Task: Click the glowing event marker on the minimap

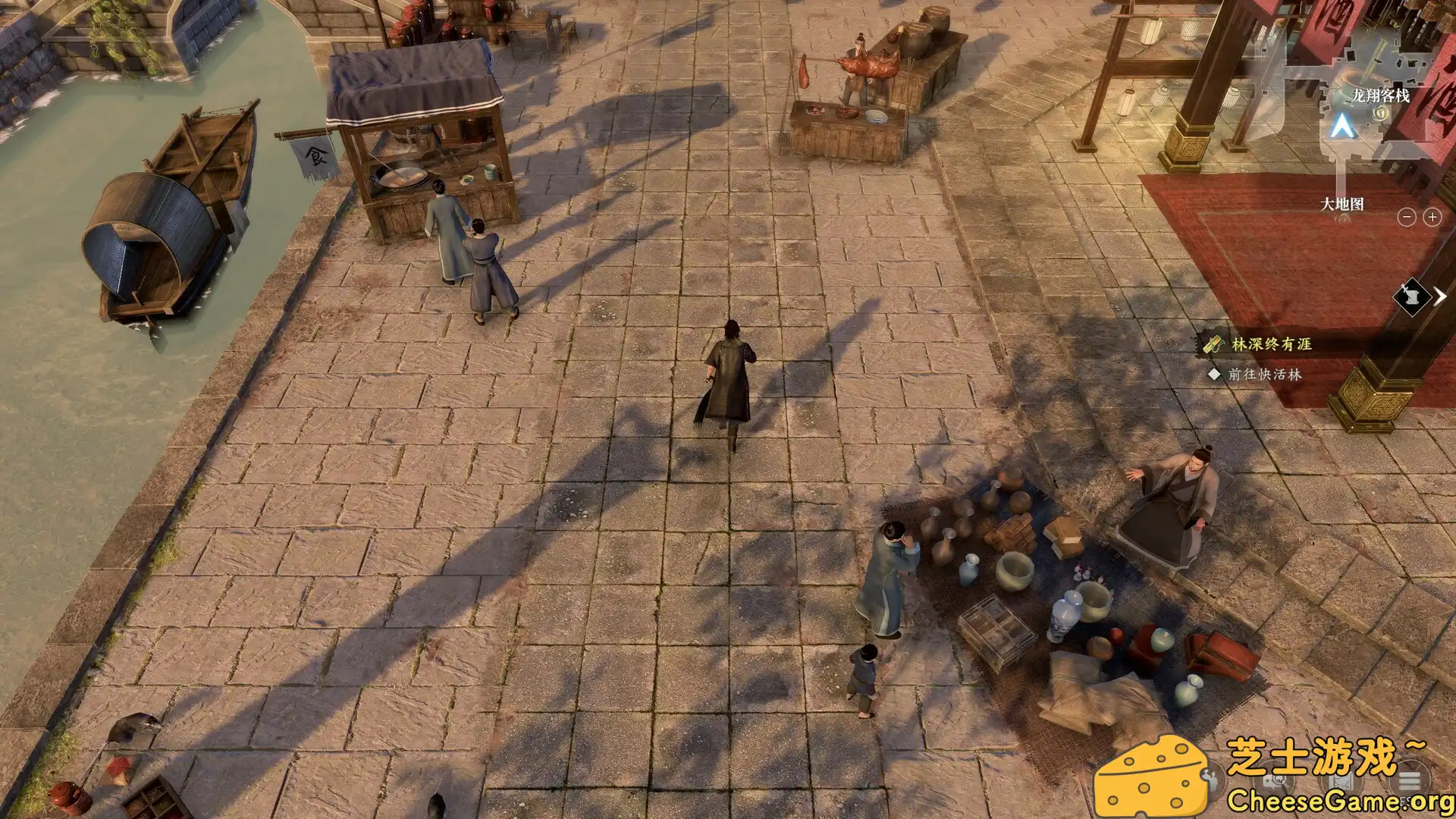Action: 1381,114
